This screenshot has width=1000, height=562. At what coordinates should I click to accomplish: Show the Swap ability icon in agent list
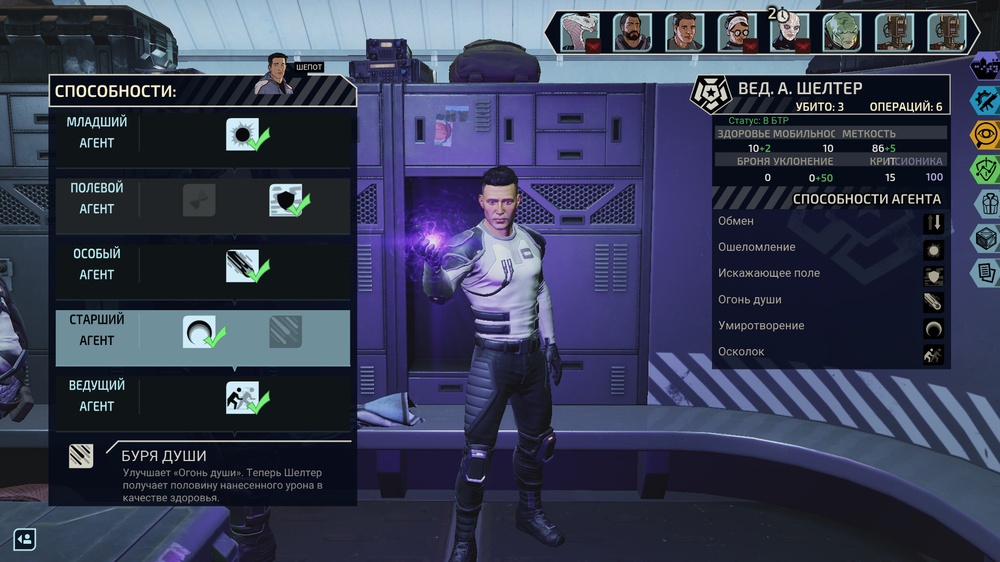[933, 222]
